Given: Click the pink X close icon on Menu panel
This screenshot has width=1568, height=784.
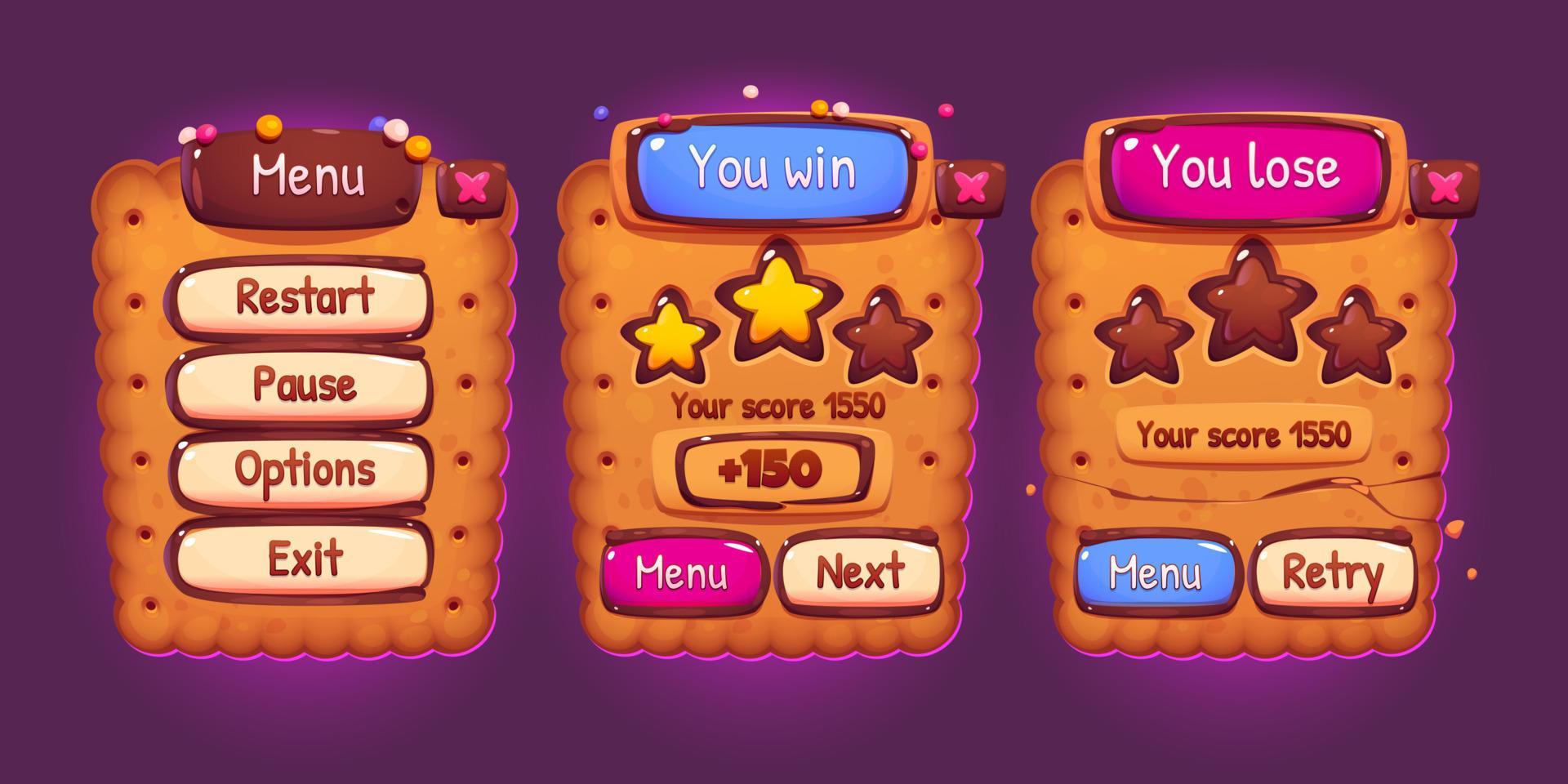Looking at the screenshot, I should [x=471, y=188].
